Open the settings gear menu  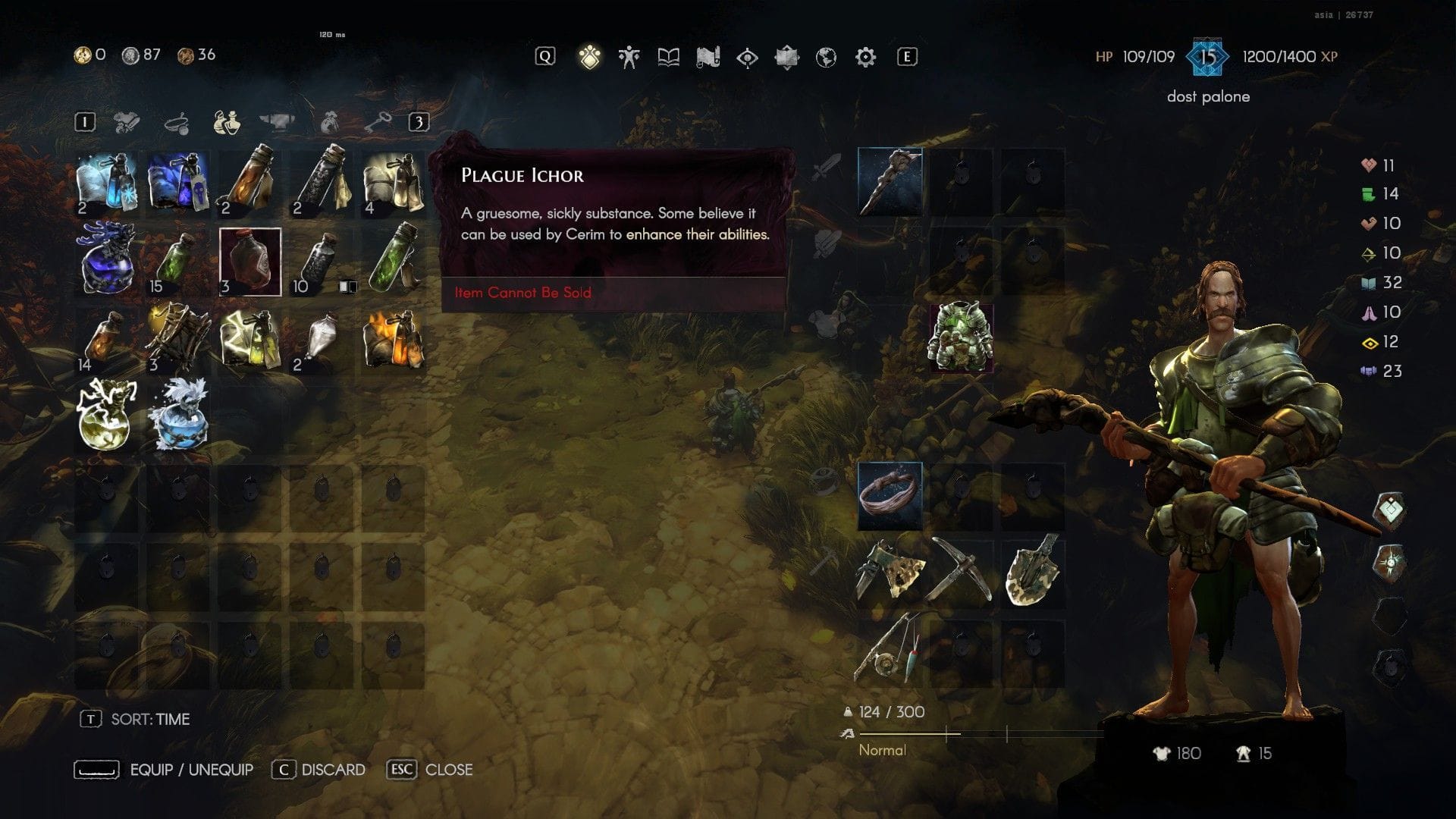tap(865, 57)
